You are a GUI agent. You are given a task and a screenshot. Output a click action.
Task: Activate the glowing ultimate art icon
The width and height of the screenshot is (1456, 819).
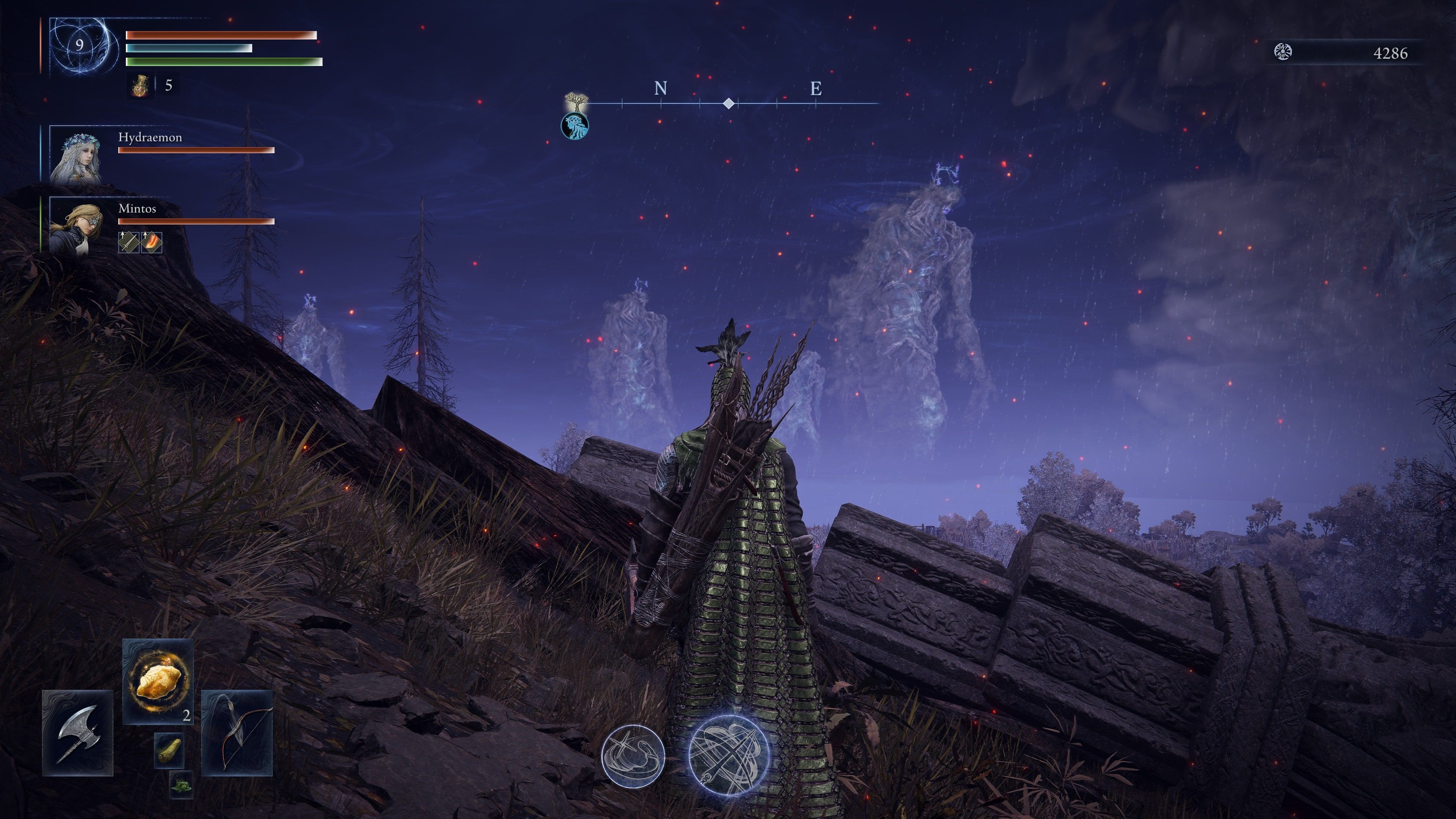tap(729, 755)
